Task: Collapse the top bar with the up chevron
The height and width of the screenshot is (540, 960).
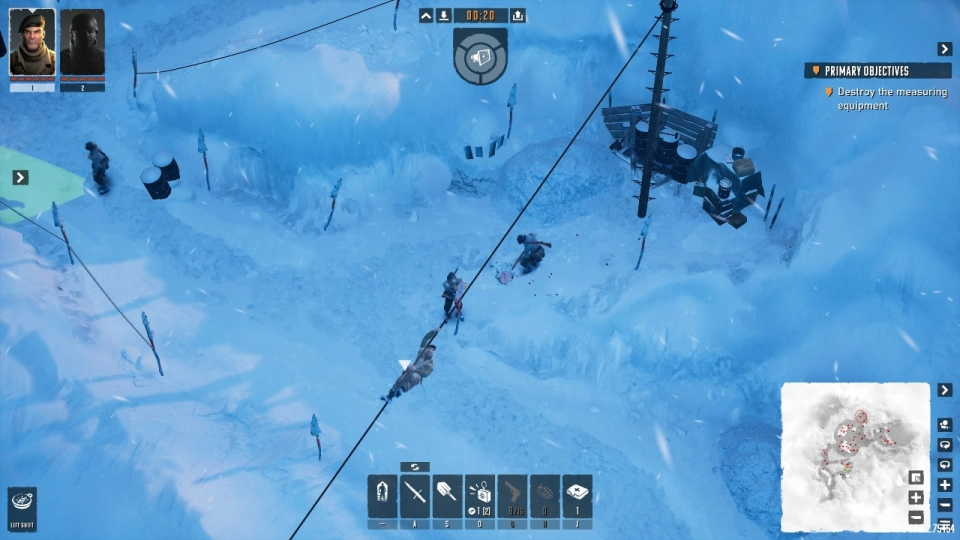Action: coord(426,15)
